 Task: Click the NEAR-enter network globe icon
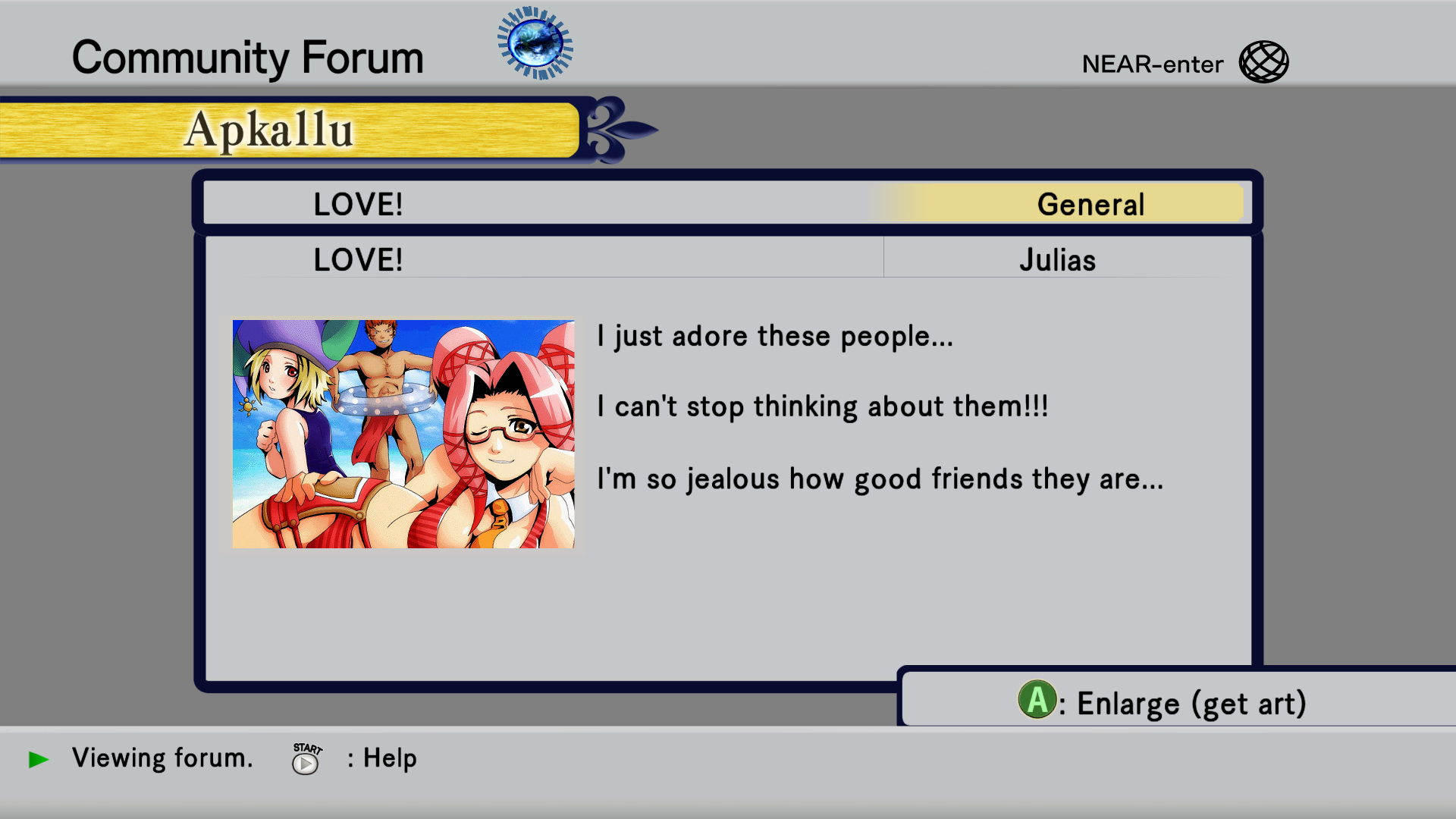1263,62
